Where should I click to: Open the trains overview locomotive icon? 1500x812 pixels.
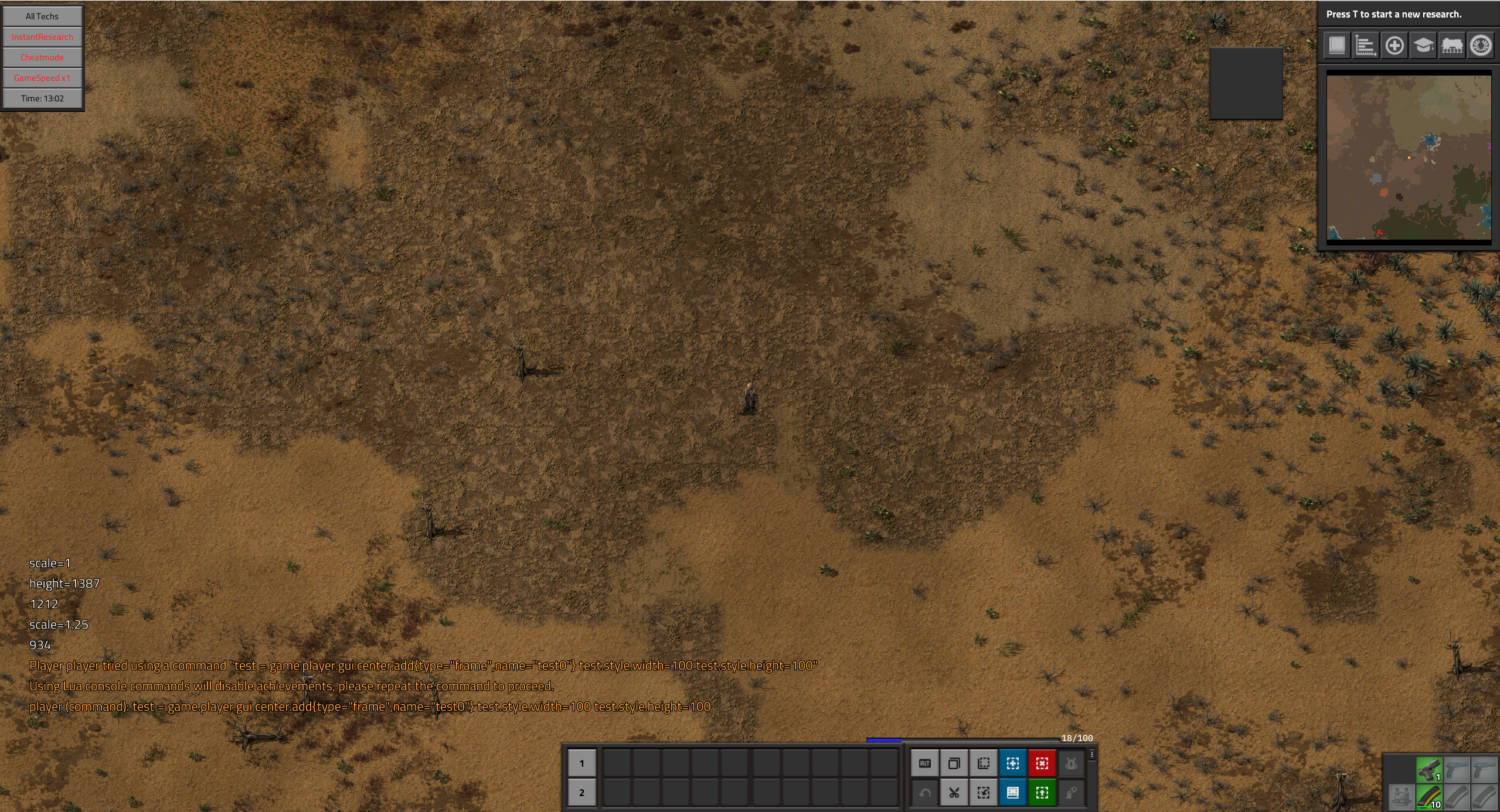pyautogui.click(x=1452, y=45)
